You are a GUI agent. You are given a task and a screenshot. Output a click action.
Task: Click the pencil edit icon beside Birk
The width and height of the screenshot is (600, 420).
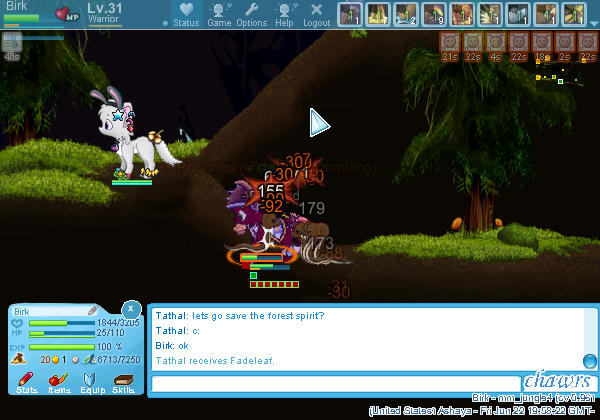92,312
